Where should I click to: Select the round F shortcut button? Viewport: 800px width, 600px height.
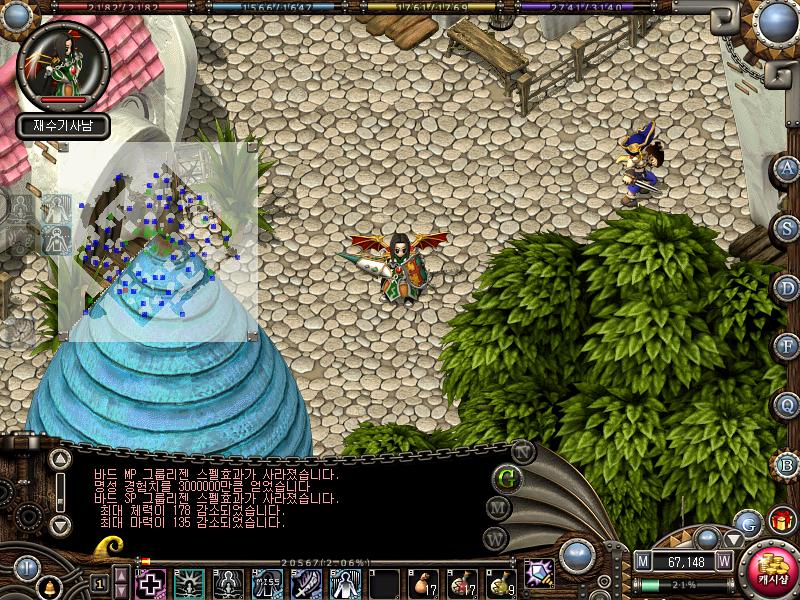[788, 346]
